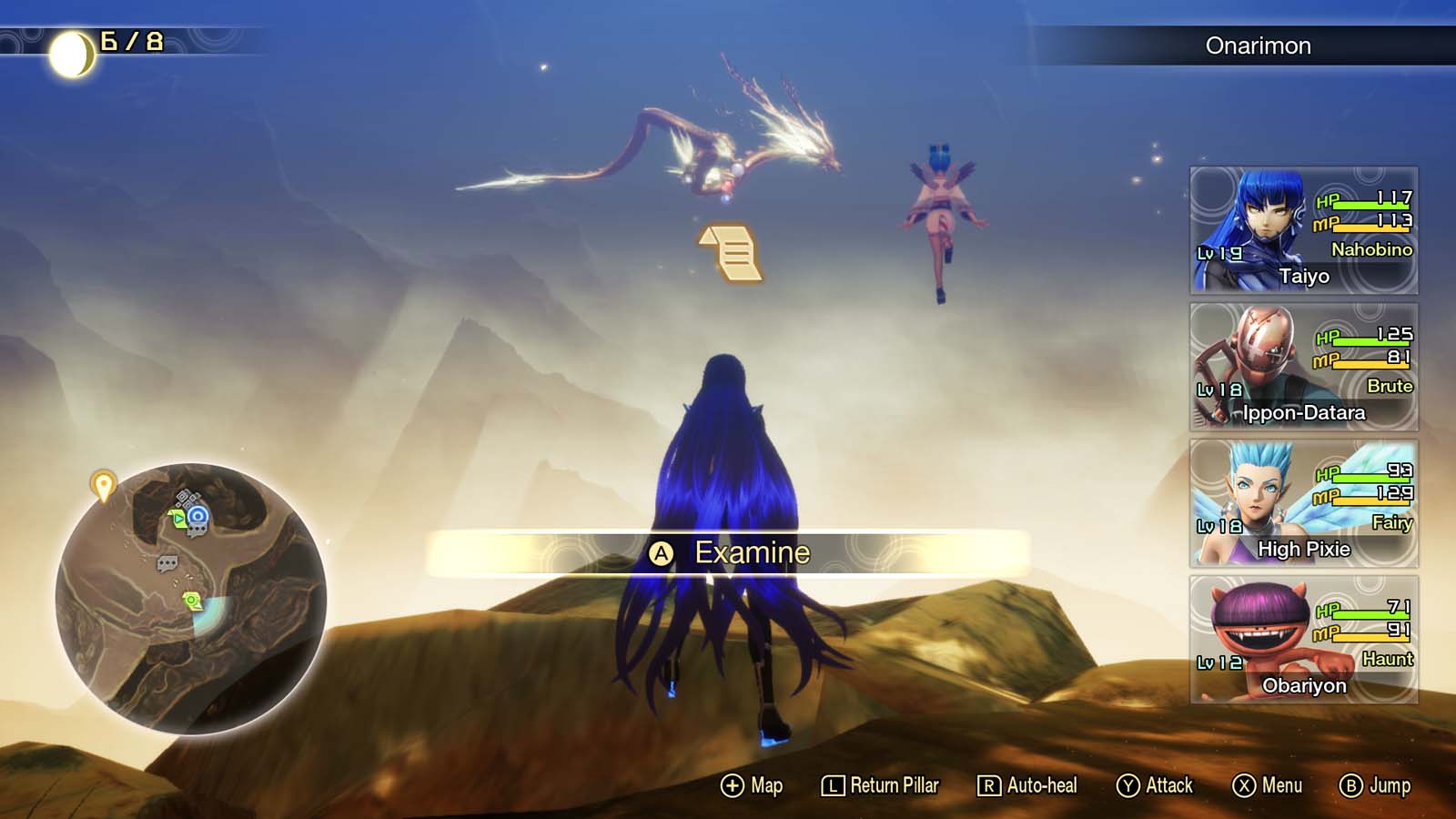Click the green quest marker near the minimap center
This screenshot has height=819, width=1456.
(192, 598)
